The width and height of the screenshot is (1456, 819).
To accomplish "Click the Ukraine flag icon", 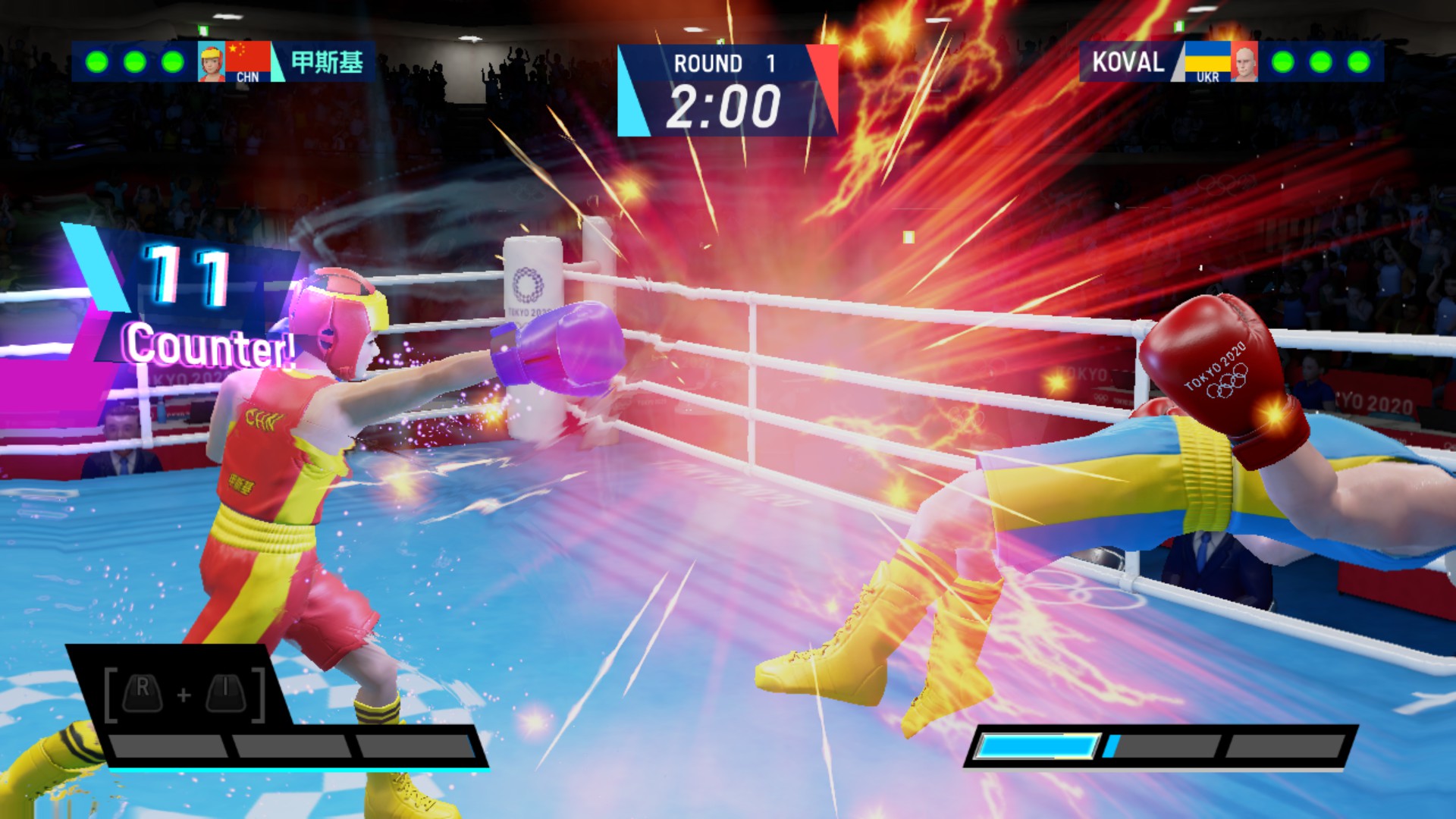I will (x=1207, y=56).
